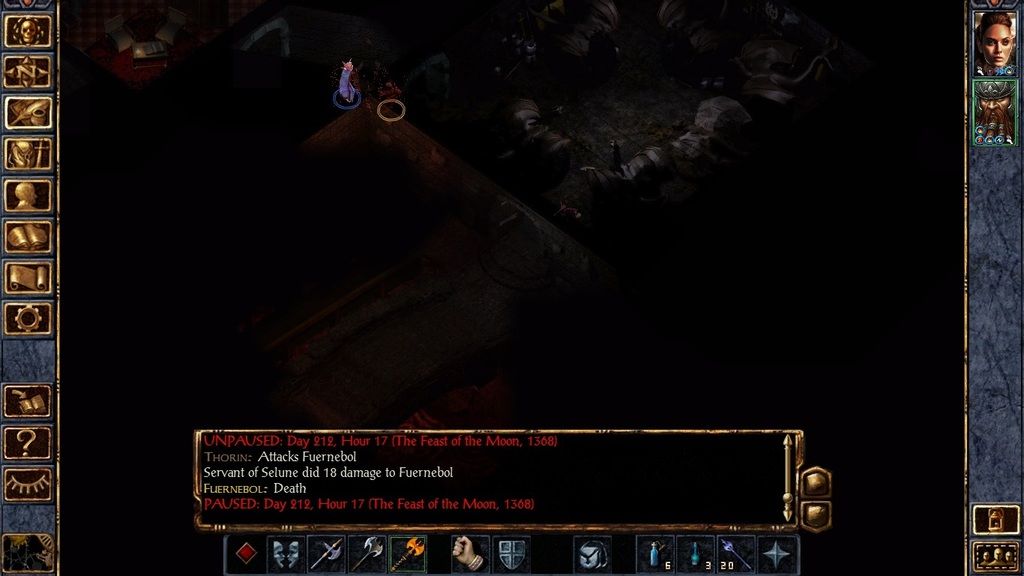Screen dimensions: 1024x576
Task: Activate the shield action button
Action: click(511, 554)
